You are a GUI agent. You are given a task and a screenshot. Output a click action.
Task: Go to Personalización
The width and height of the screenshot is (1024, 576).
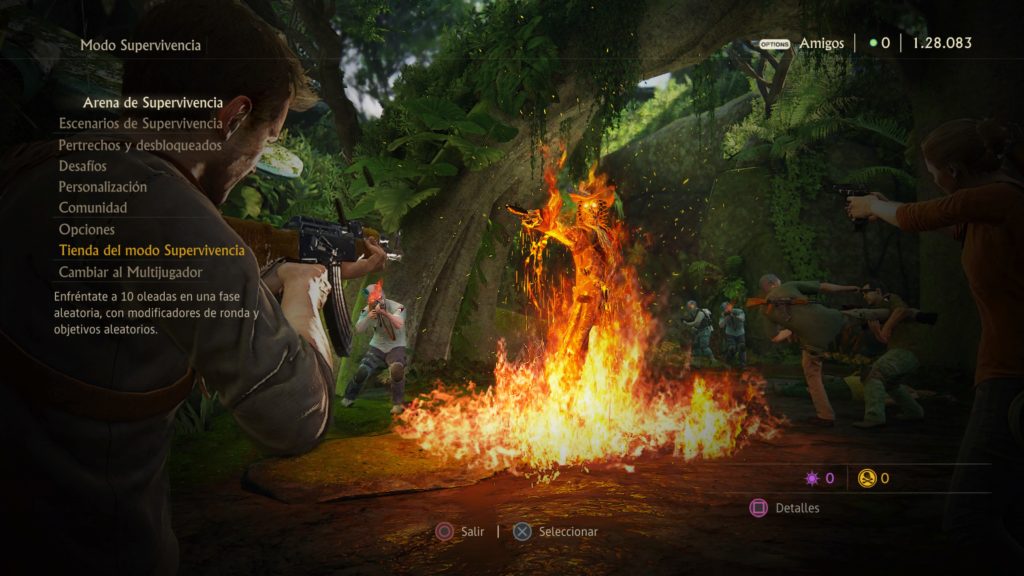(103, 187)
